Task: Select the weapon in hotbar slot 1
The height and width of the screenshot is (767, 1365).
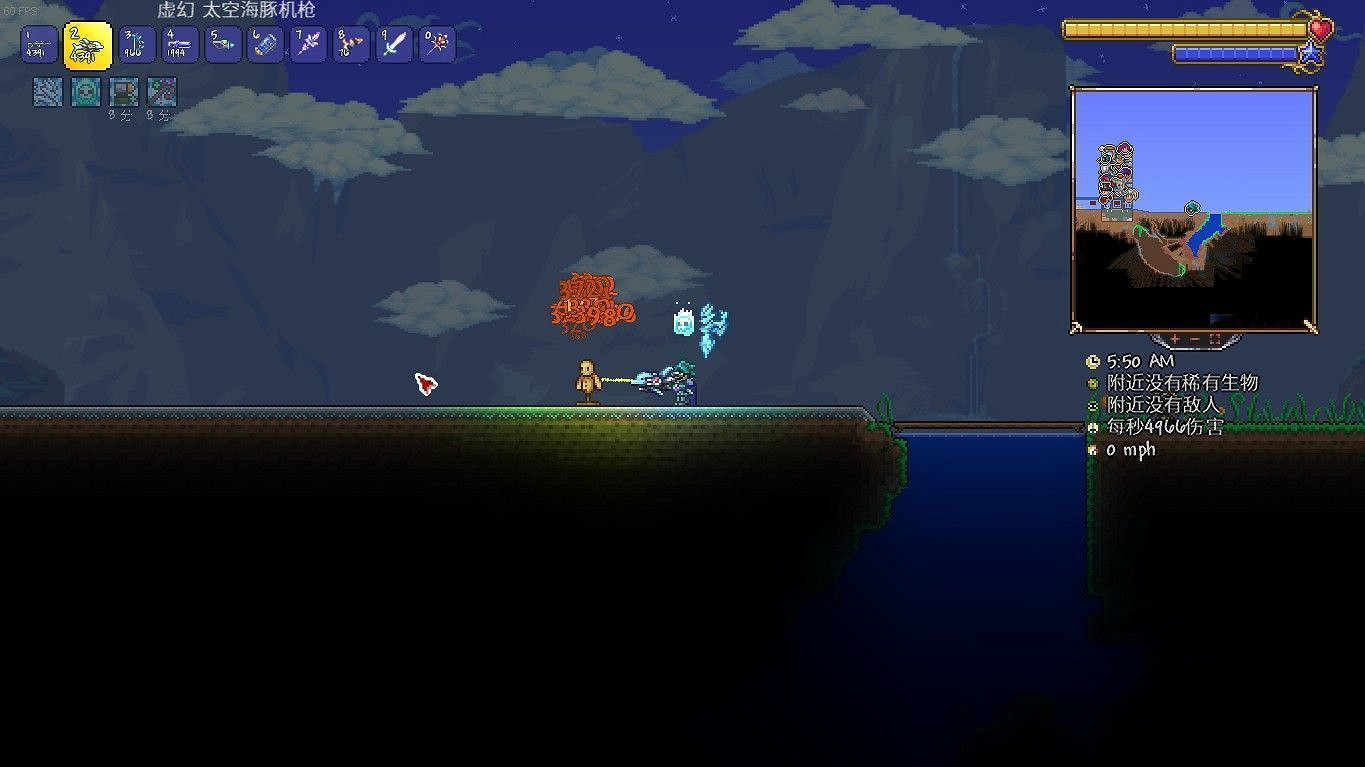Action: coord(38,45)
